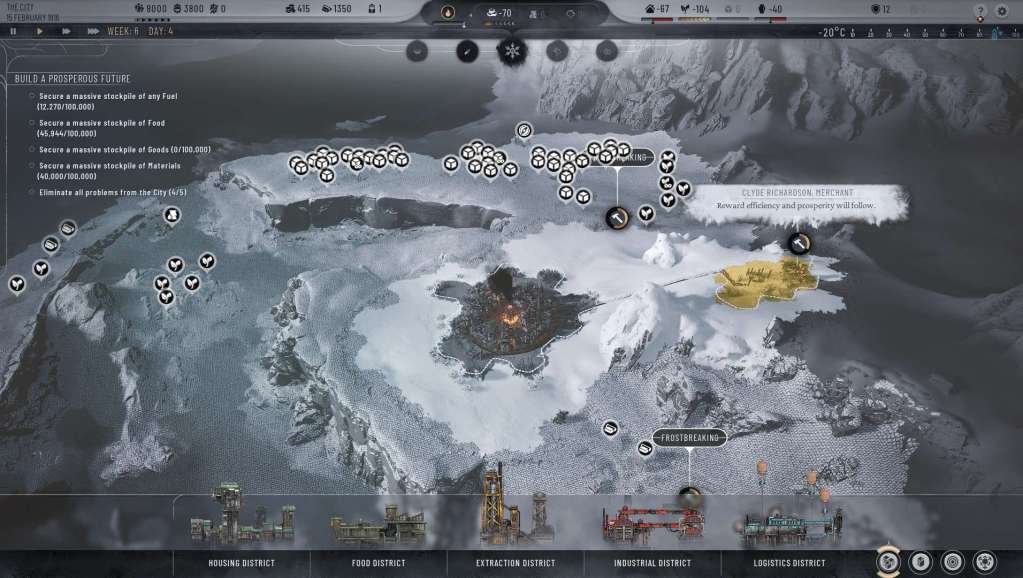Set game speed to normal play
Screen dimensions: 1023x578
(40, 31)
